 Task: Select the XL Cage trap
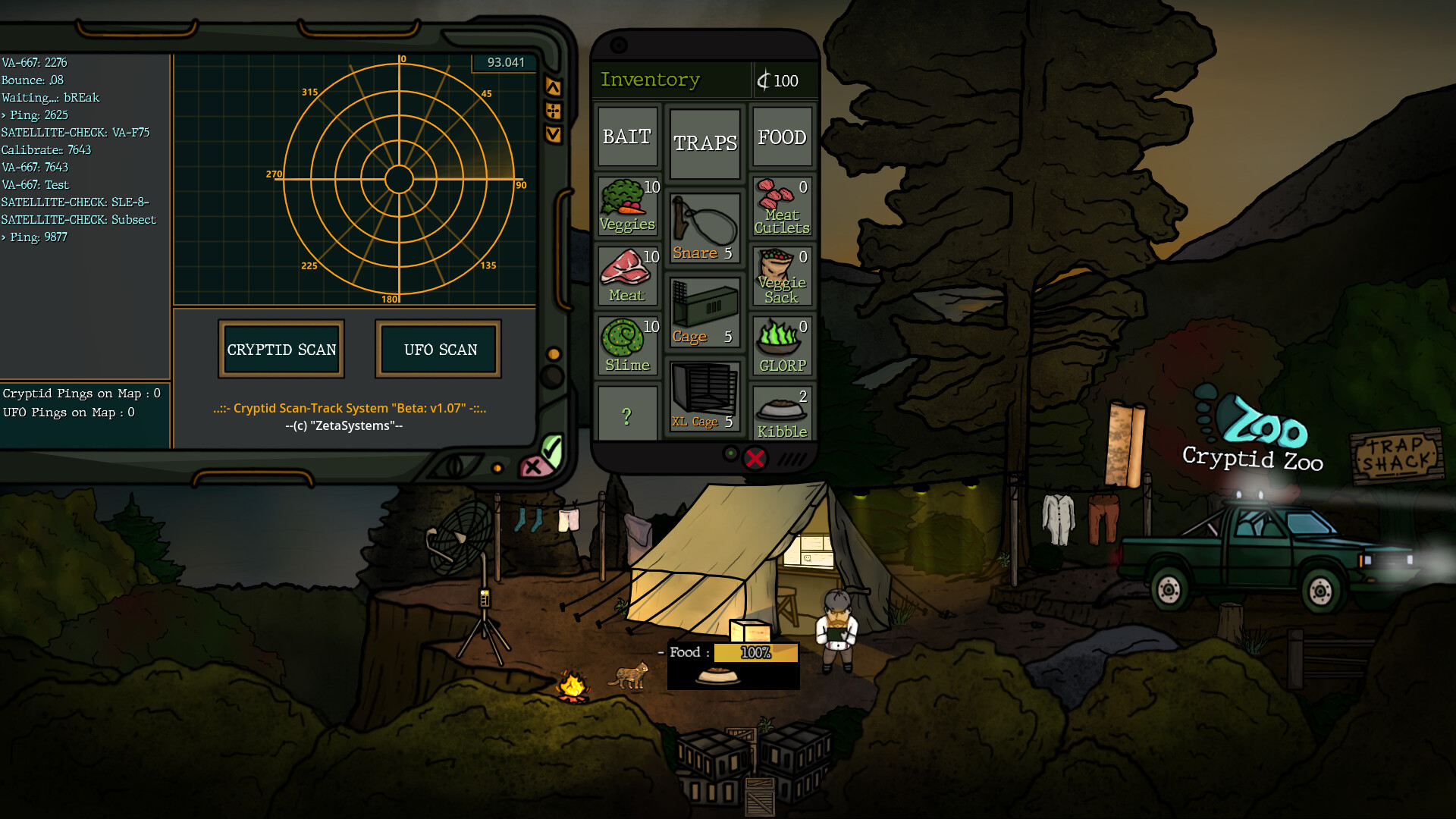click(704, 394)
